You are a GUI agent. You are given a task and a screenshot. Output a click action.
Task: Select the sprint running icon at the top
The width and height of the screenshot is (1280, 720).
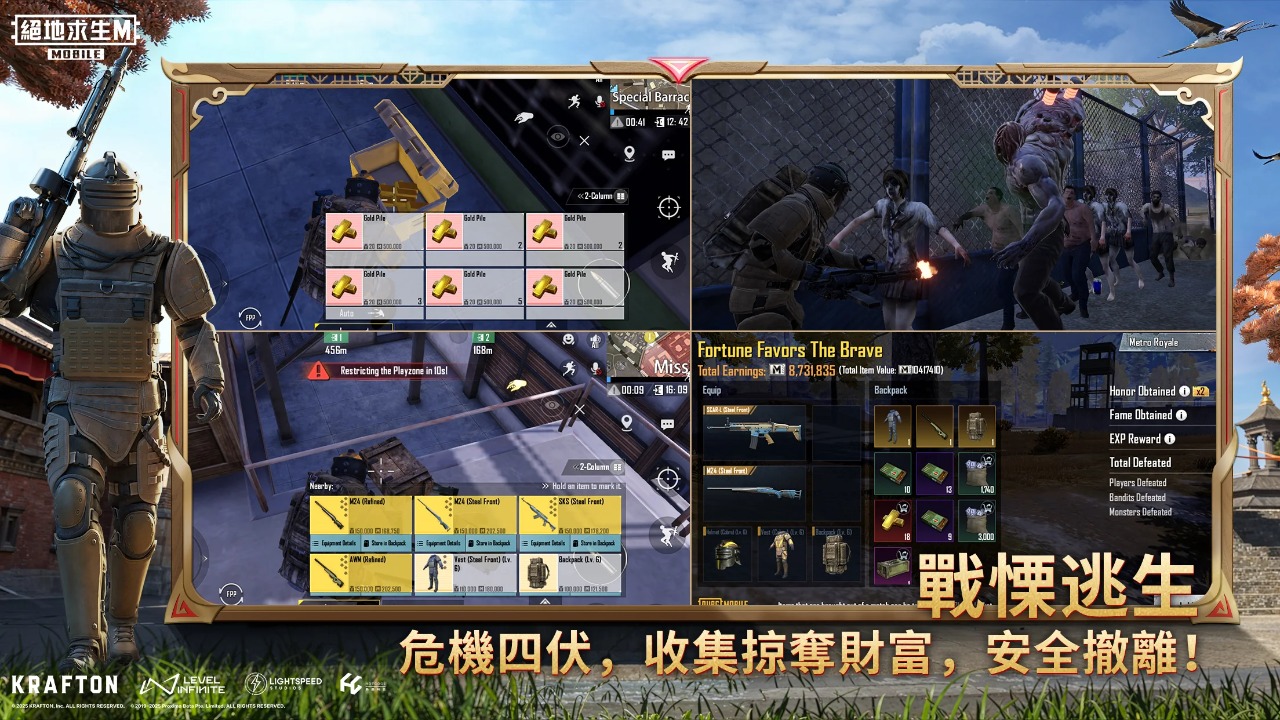(x=574, y=101)
